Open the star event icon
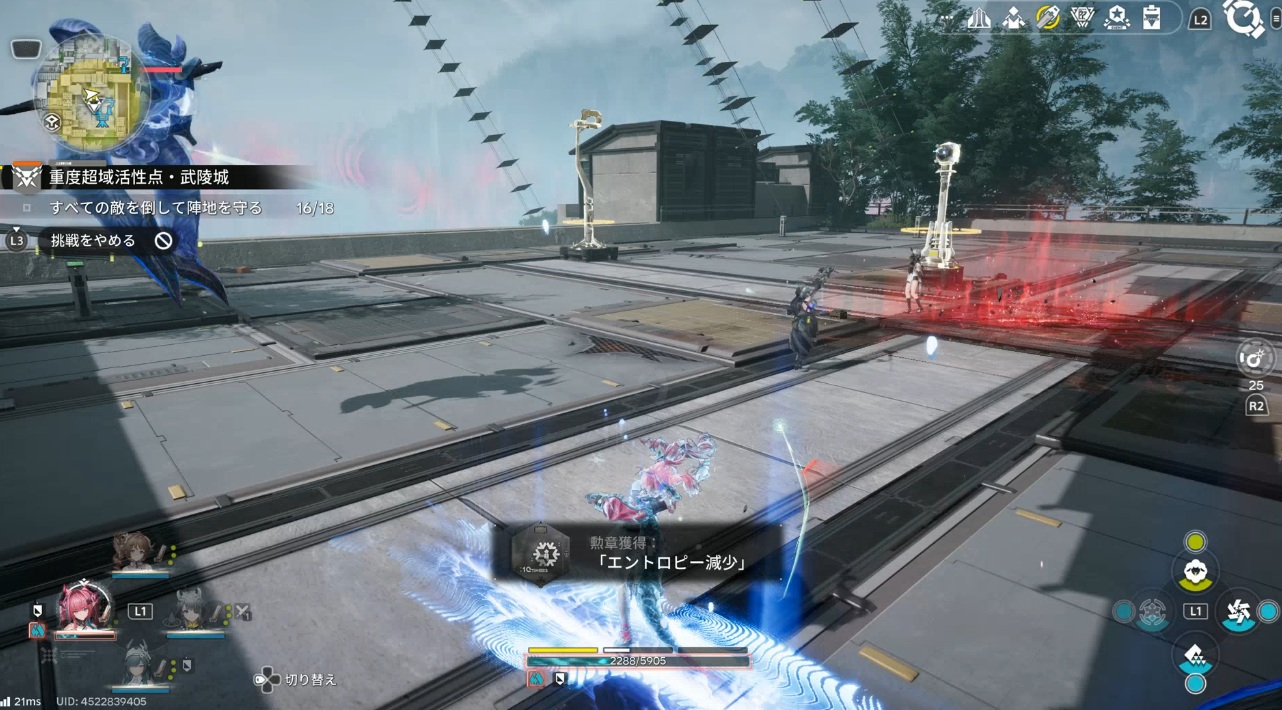The width and height of the screenshot is (1282, 710). 1117,18
